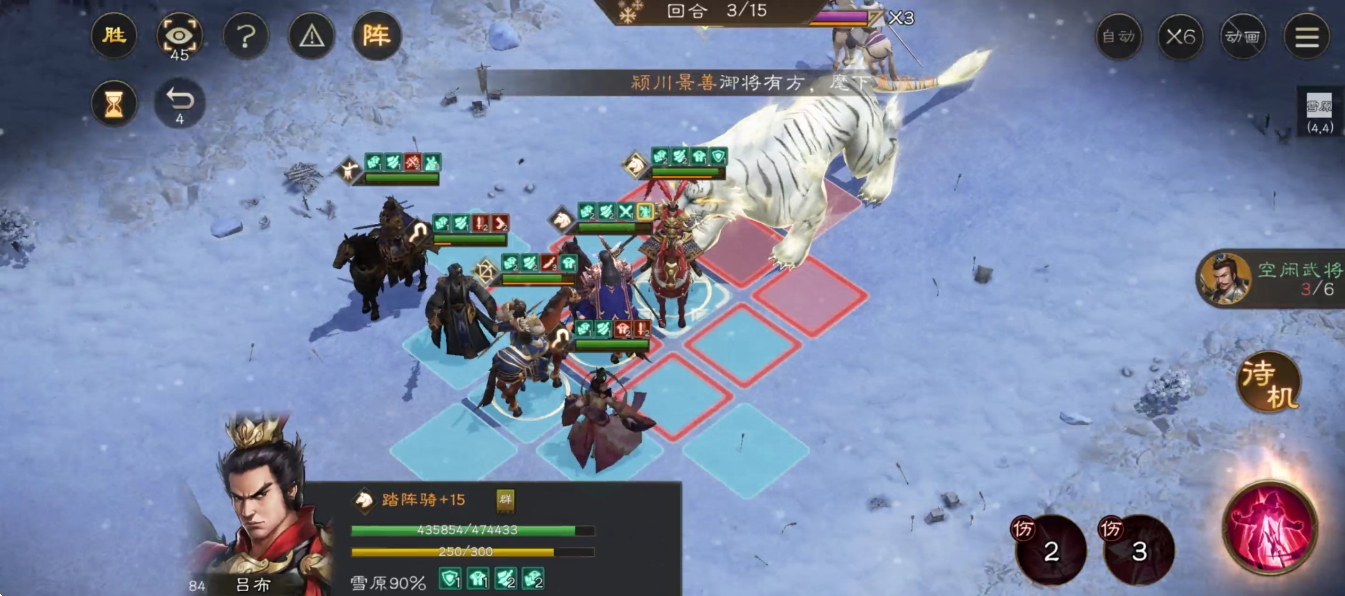Select the 伤 skill with cooldown 2

click(x=1051, y=549)
